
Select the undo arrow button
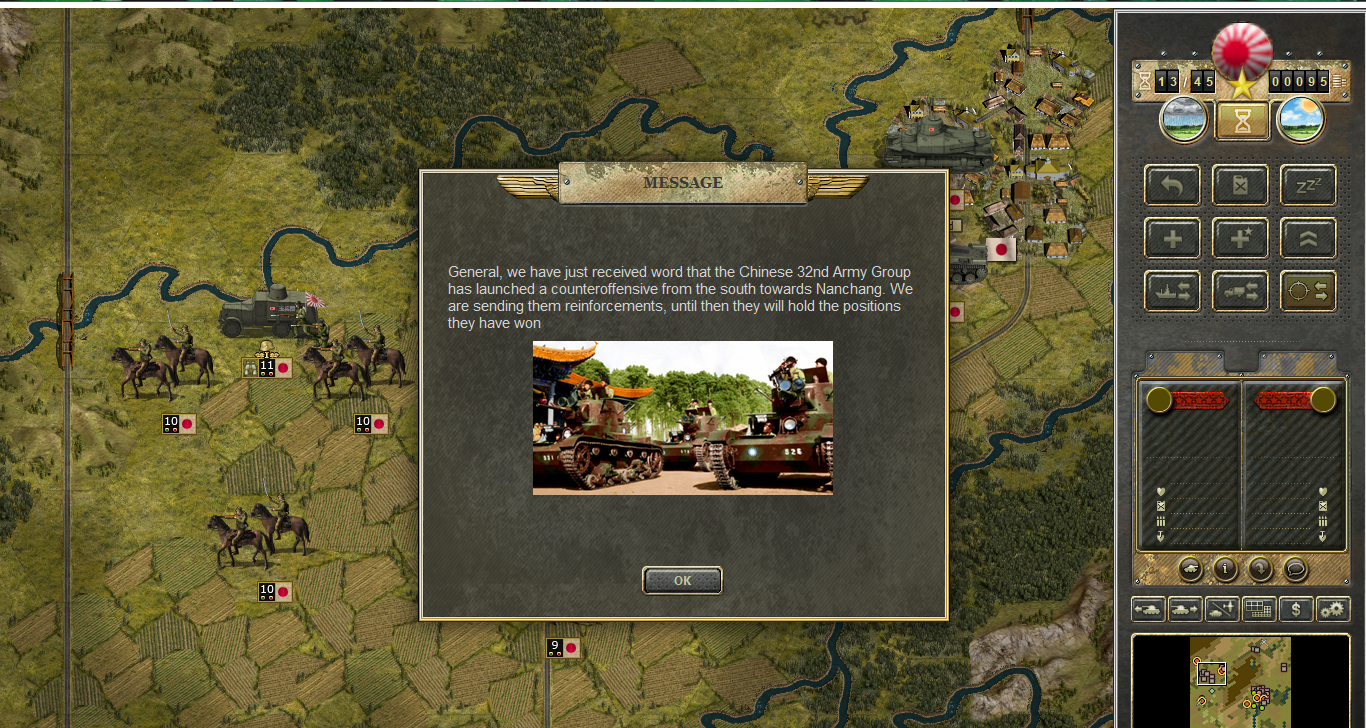click(1172, 186)
